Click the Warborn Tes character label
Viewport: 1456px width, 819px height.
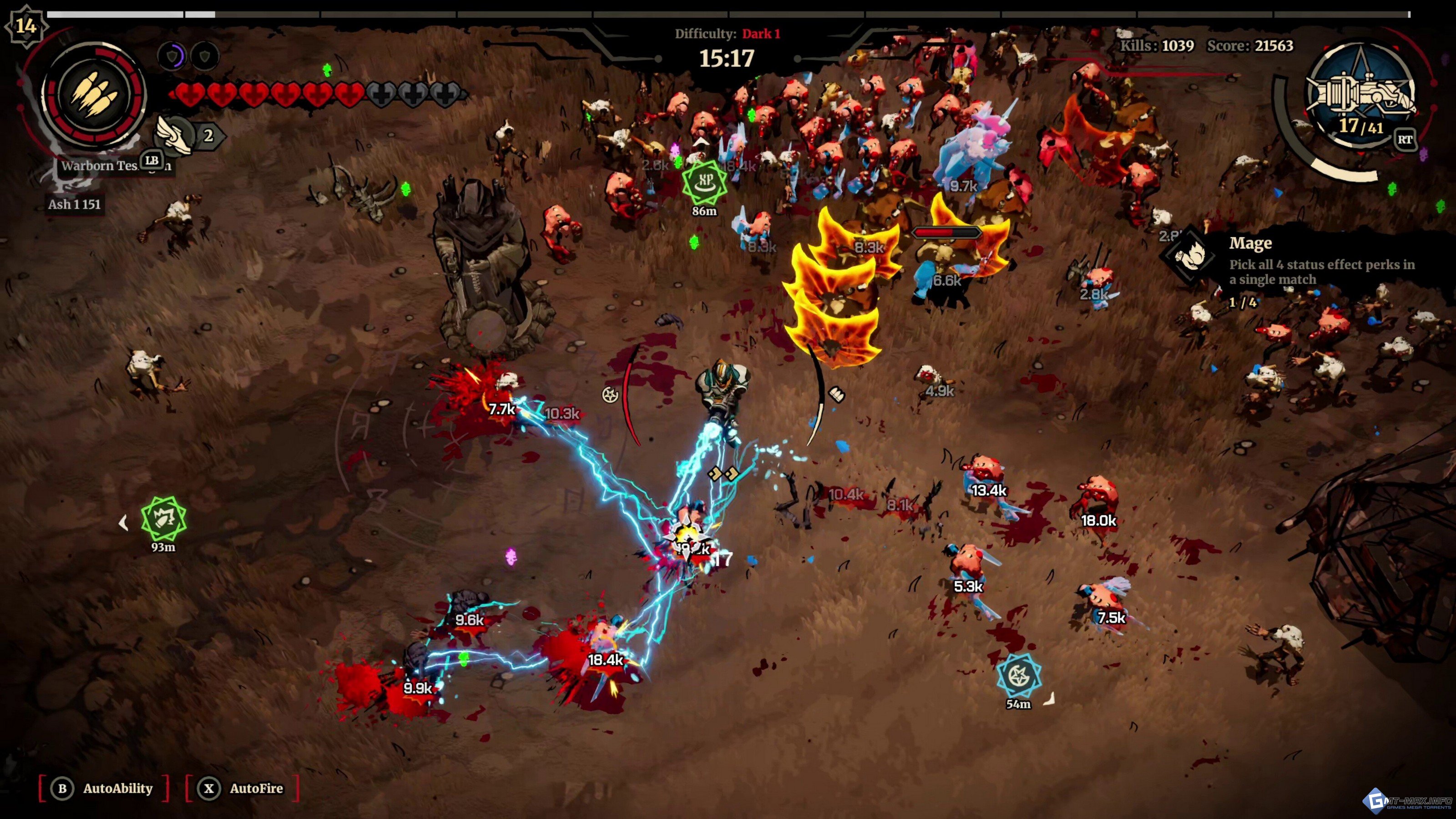[99, 166]
